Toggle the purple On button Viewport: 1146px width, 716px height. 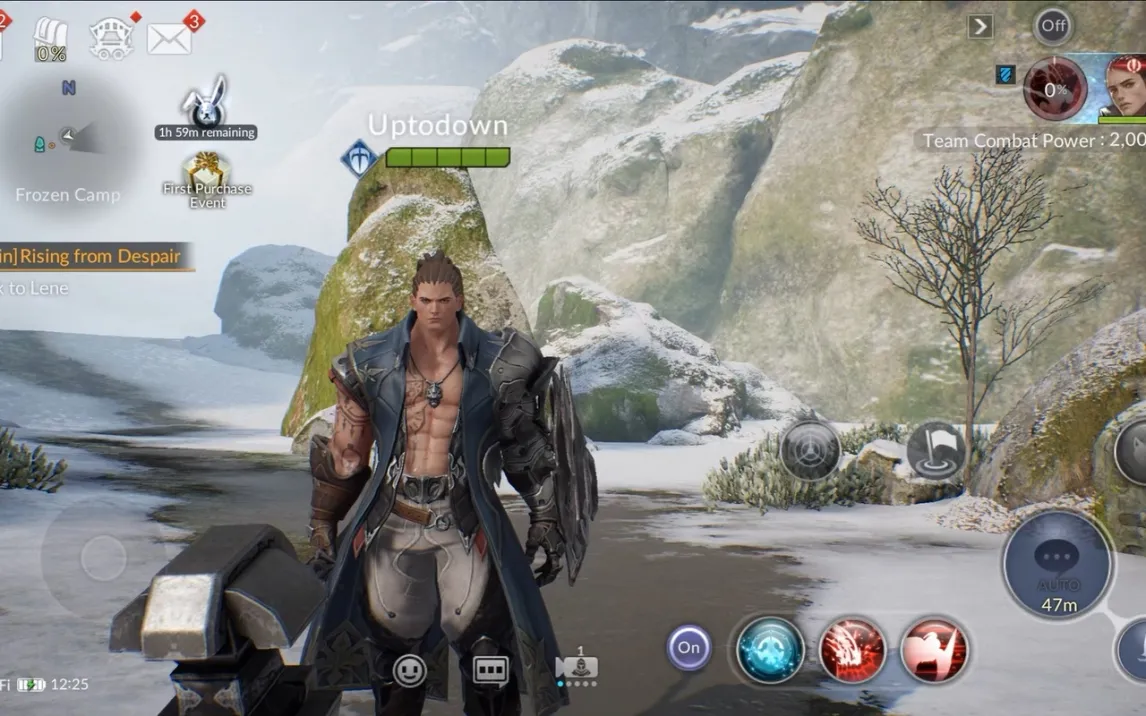point(689,647)
